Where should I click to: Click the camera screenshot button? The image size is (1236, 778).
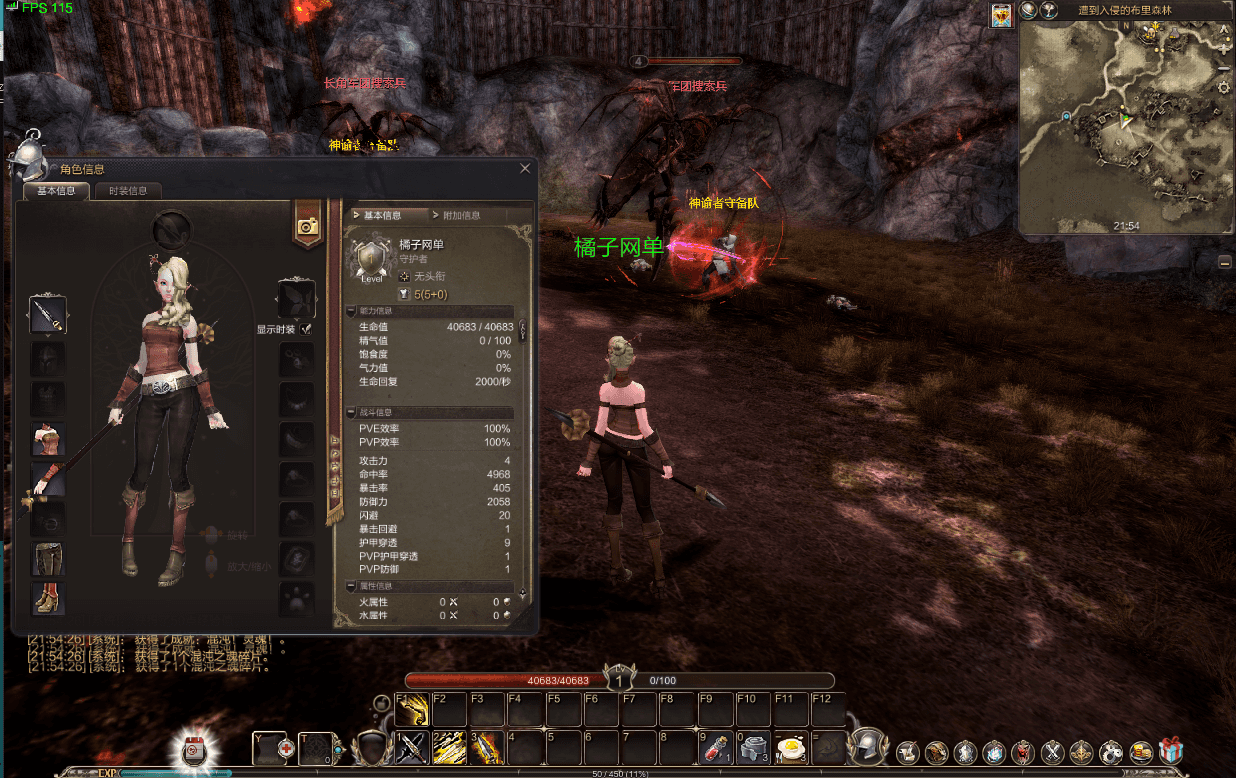pyautogui.click(x=308, y=226)
